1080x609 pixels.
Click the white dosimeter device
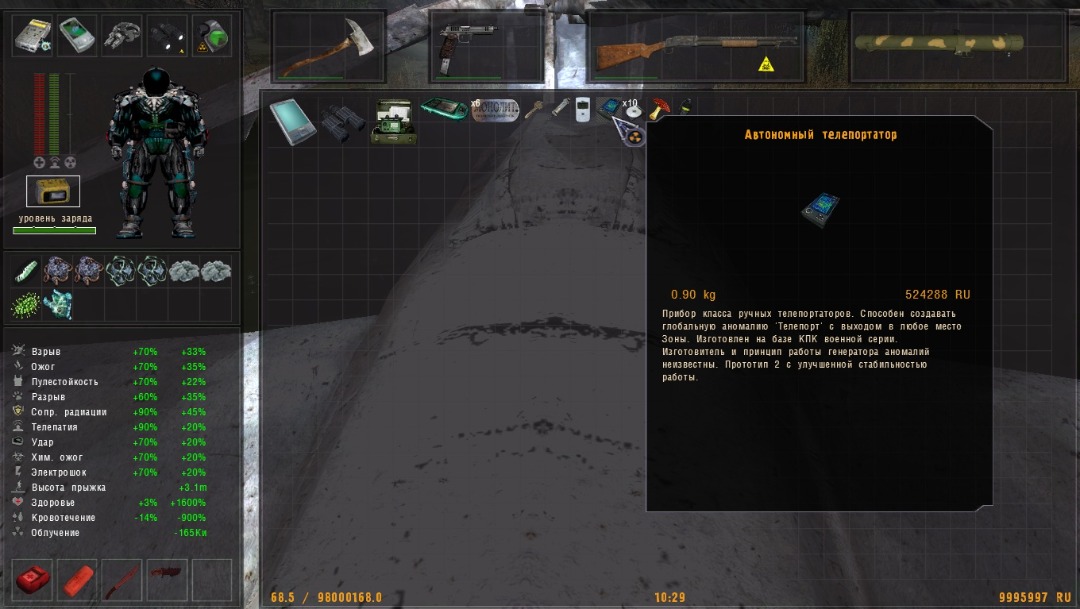[x=583, y=109]
